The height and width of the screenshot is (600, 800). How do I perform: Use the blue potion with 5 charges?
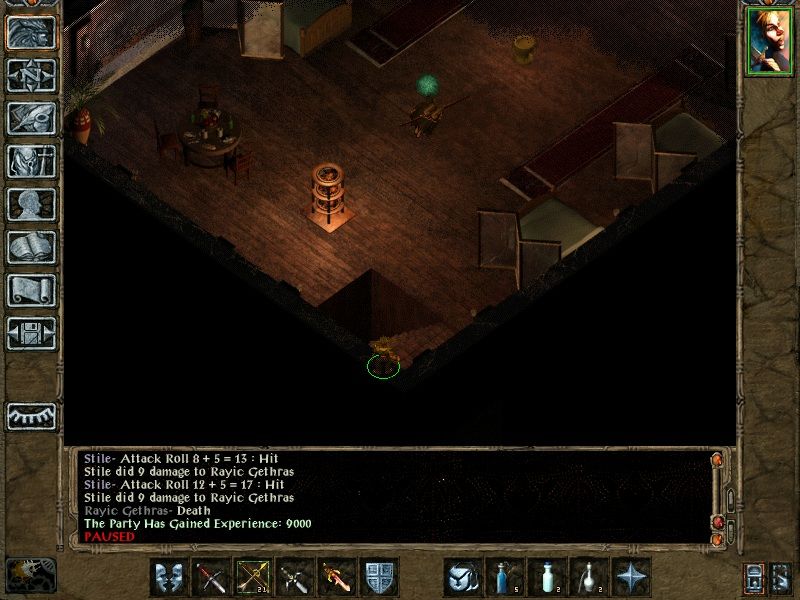[505, 577]
